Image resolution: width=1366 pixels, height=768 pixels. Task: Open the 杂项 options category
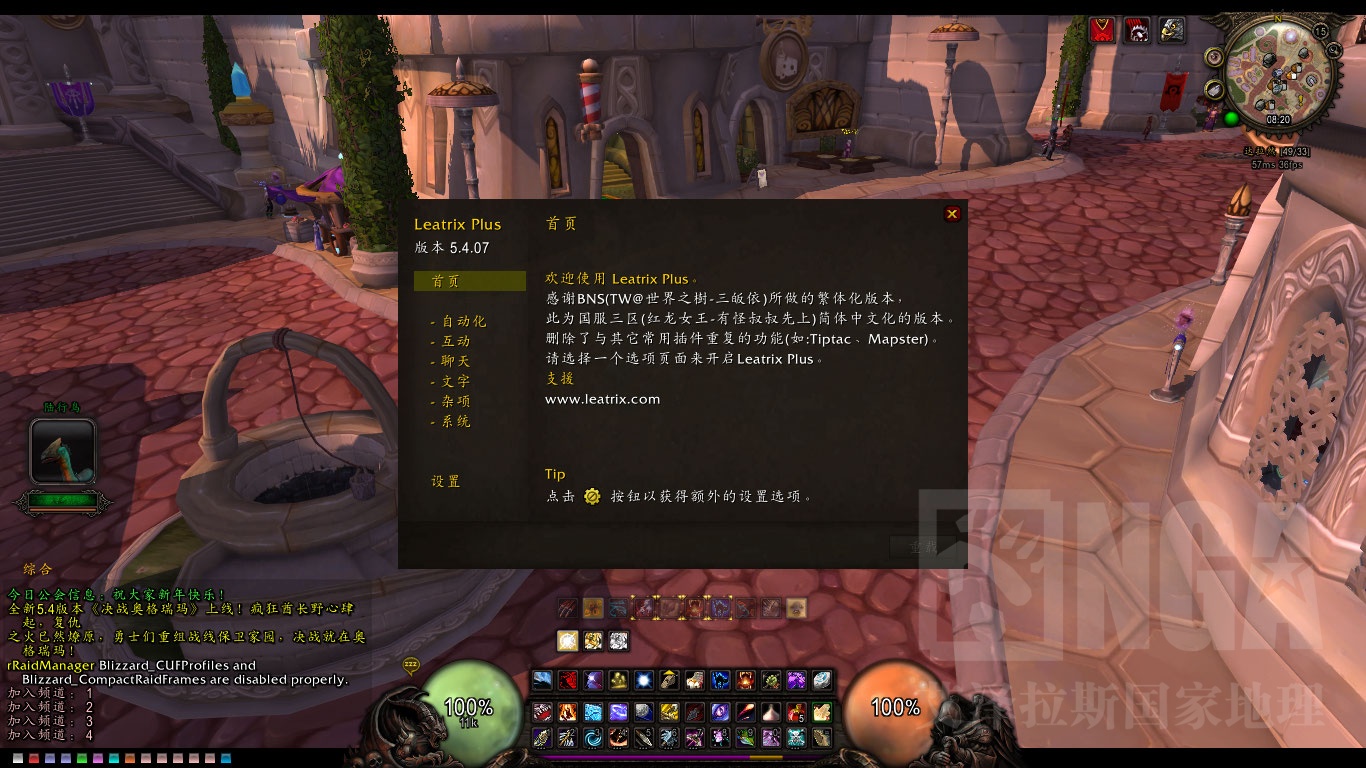tap(455, 401)
